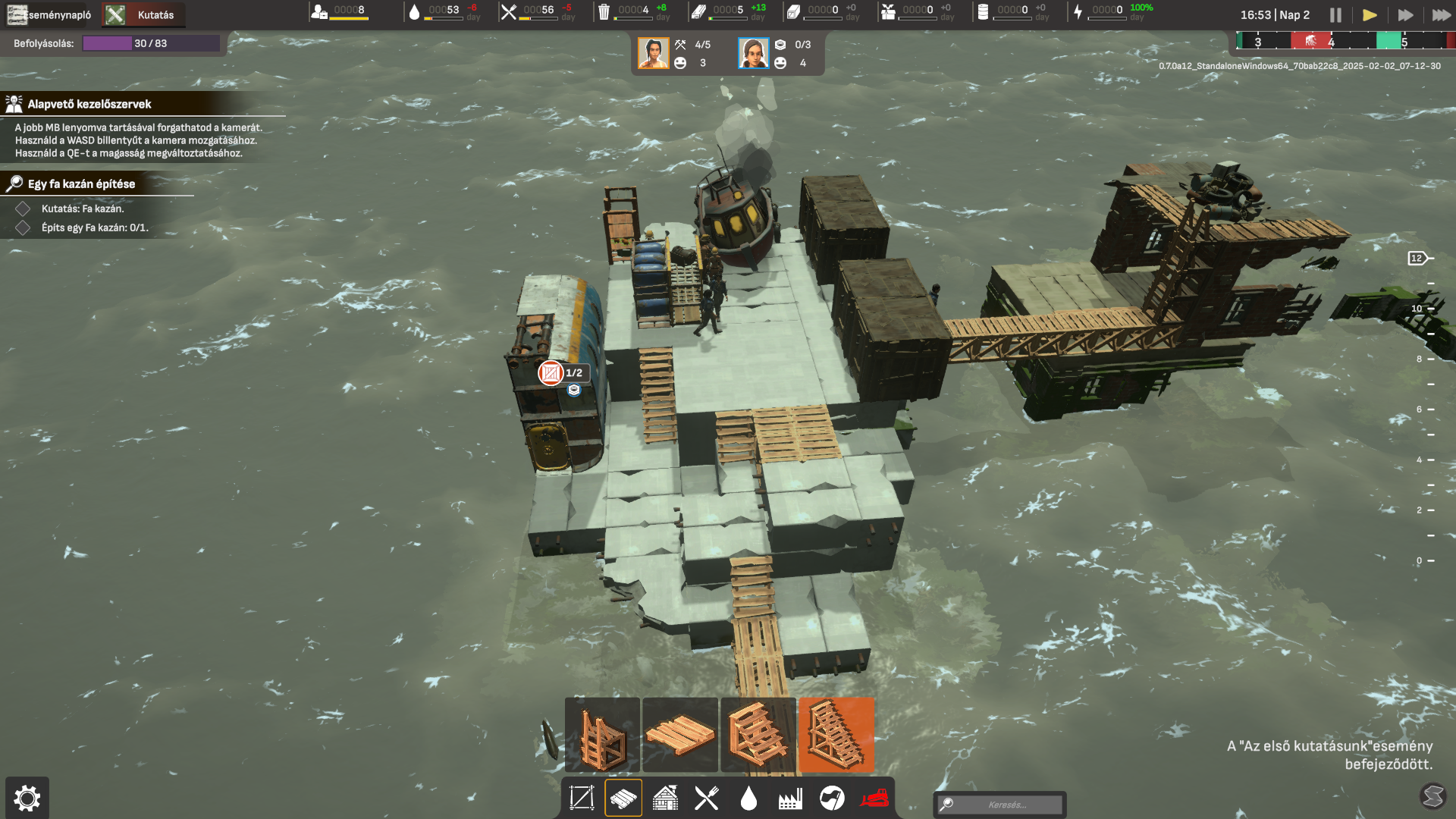Image resolution: width=1456 pixels, height=819 pixels.
Task: Switch to triple fast-forward speed
Action: (x=1441, y=15)
